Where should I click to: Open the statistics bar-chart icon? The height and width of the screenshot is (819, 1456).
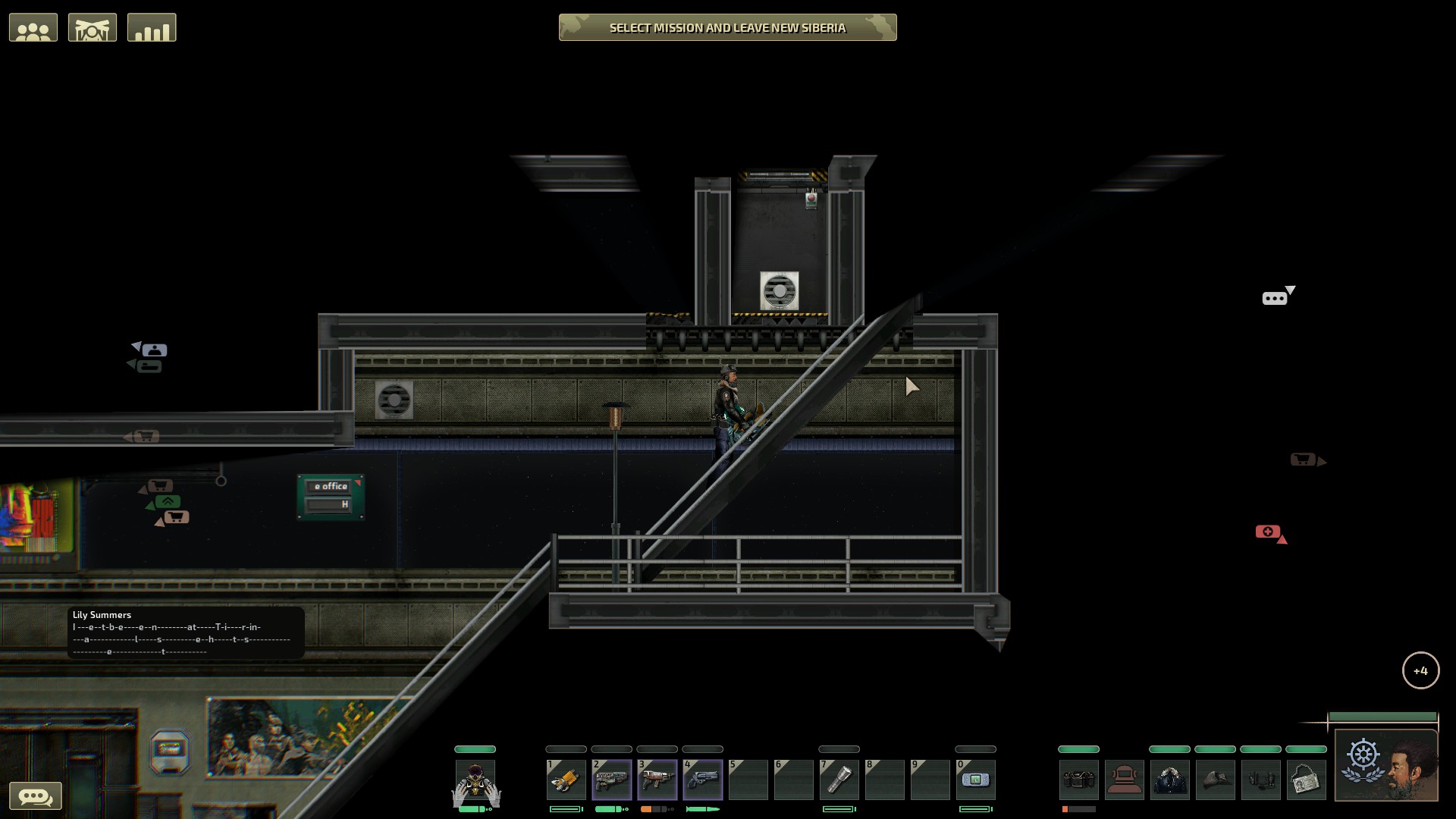coord(152,27)
